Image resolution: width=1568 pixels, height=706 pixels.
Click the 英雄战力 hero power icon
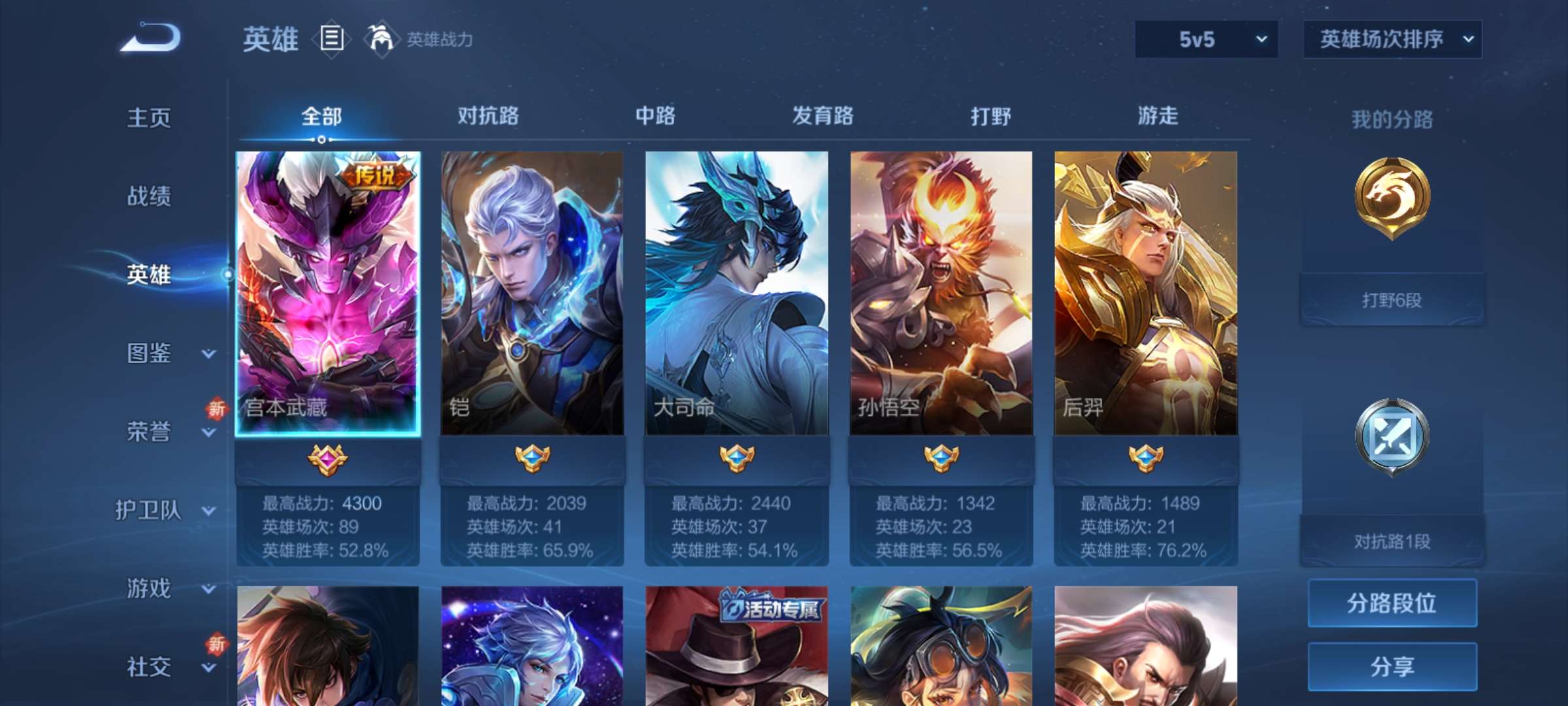click(380, 38)
